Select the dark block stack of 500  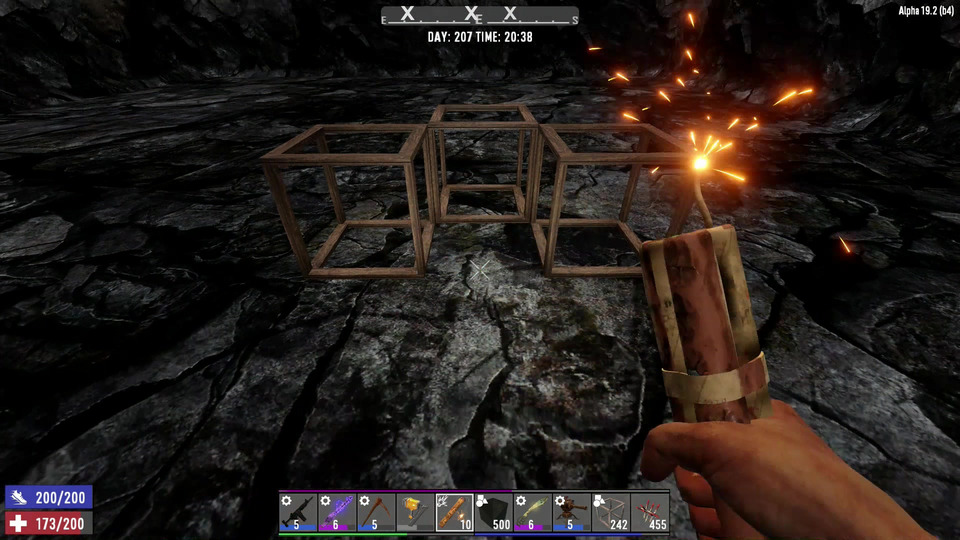(493, 512)
